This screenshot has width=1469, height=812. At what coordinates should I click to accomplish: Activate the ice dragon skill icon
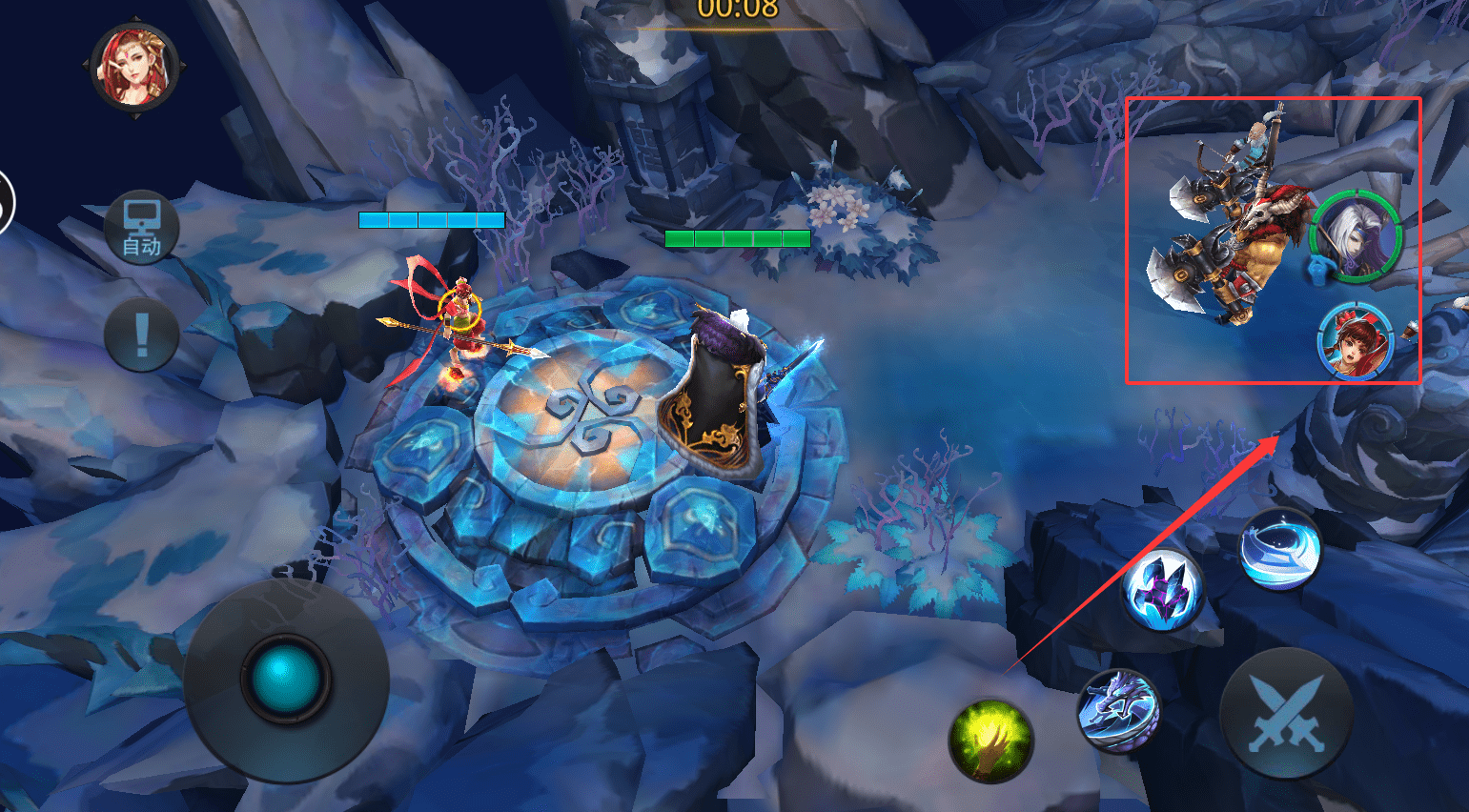(x=1118, y=711)
